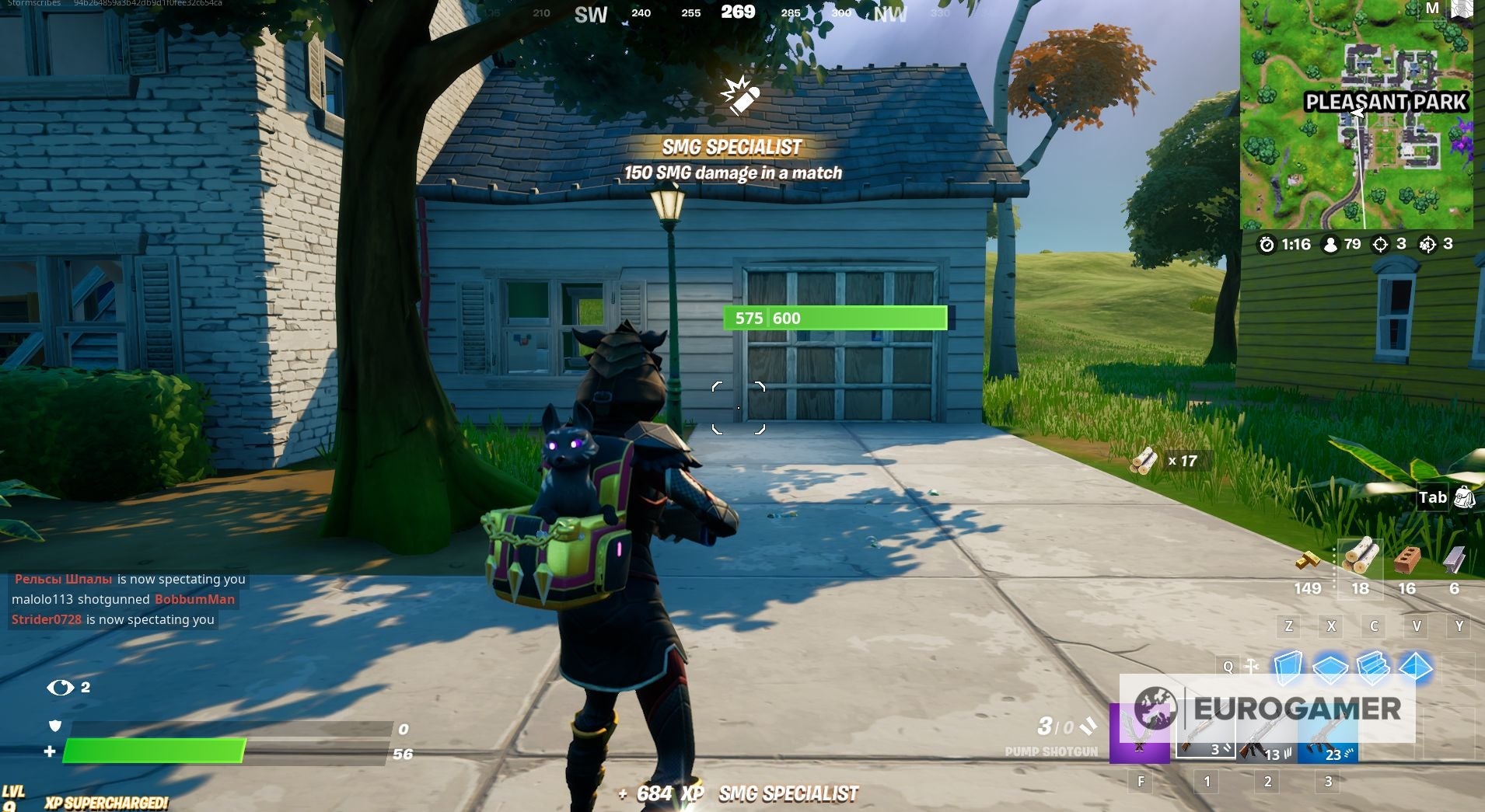Click the Pleasant Park minimap
This screenshot has width=1485, height=812.
pyautogui.click(x=1361, y=117)
